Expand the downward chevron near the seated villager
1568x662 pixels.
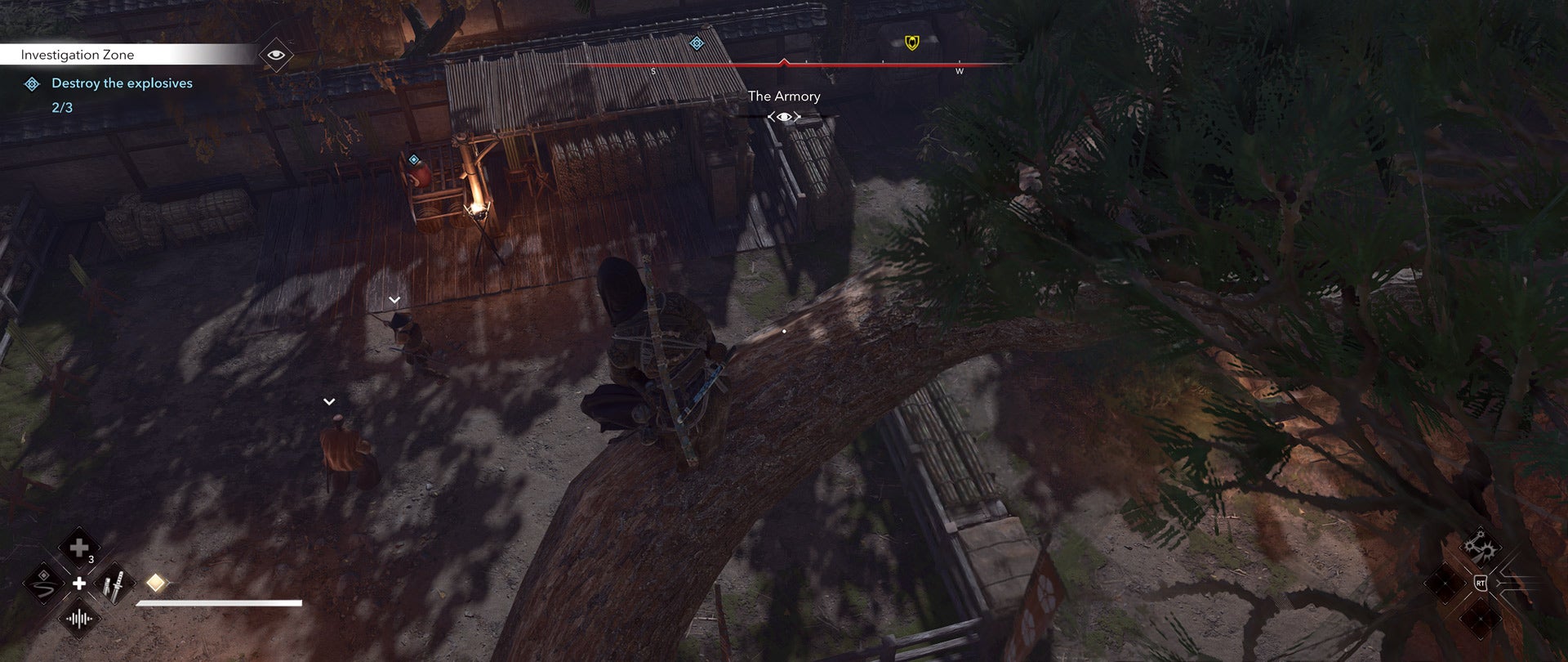329,400
